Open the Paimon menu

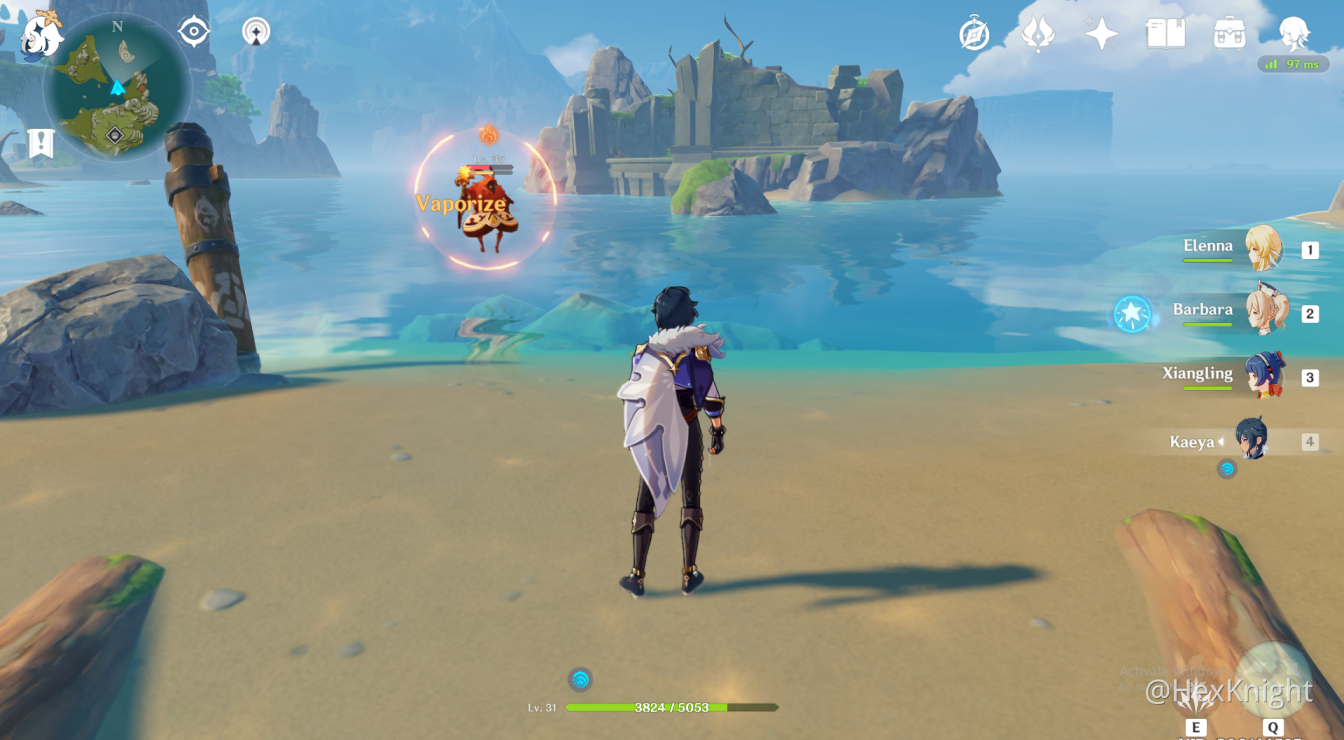(42, 35)
